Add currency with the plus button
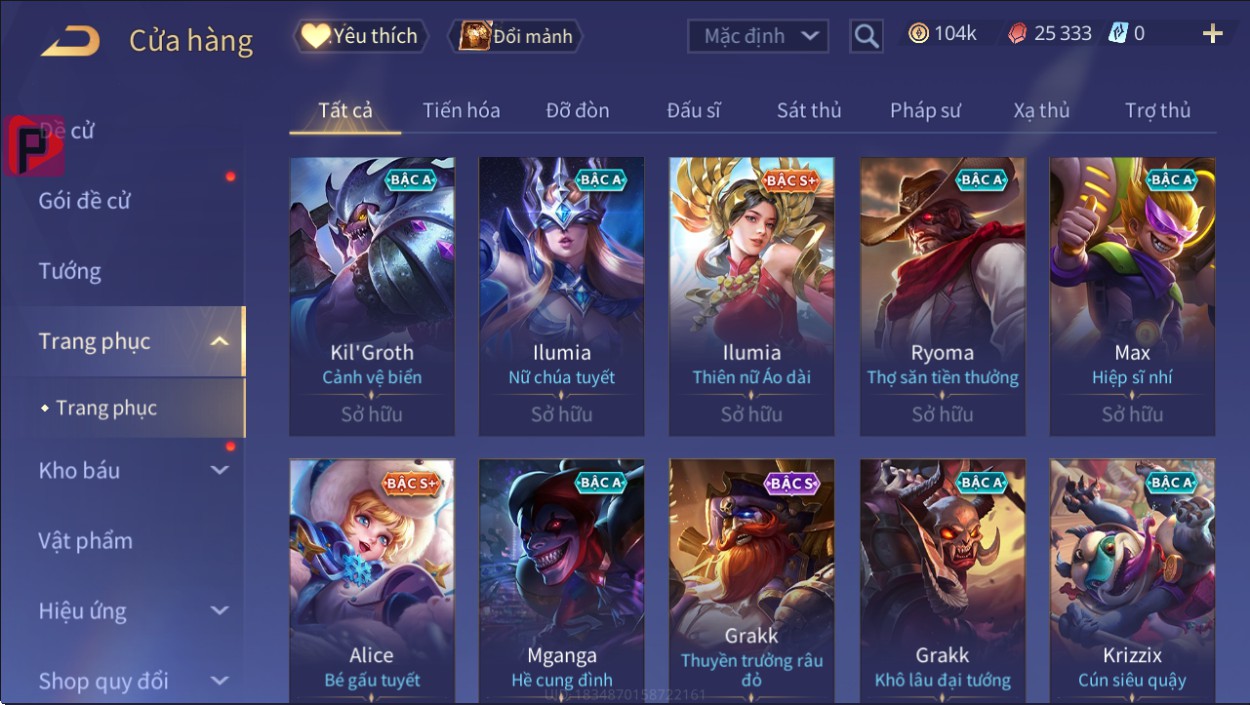This screenshot has height=705, width=1250. tap(1212, 34)
